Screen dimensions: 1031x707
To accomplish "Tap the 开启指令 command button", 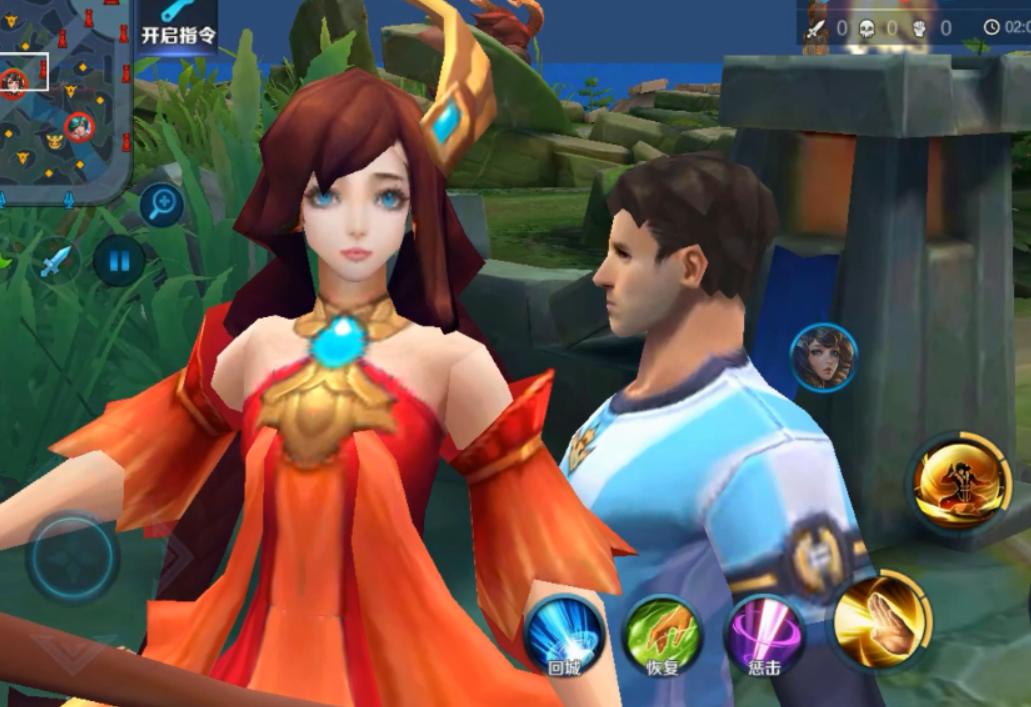I will (178, 25).
